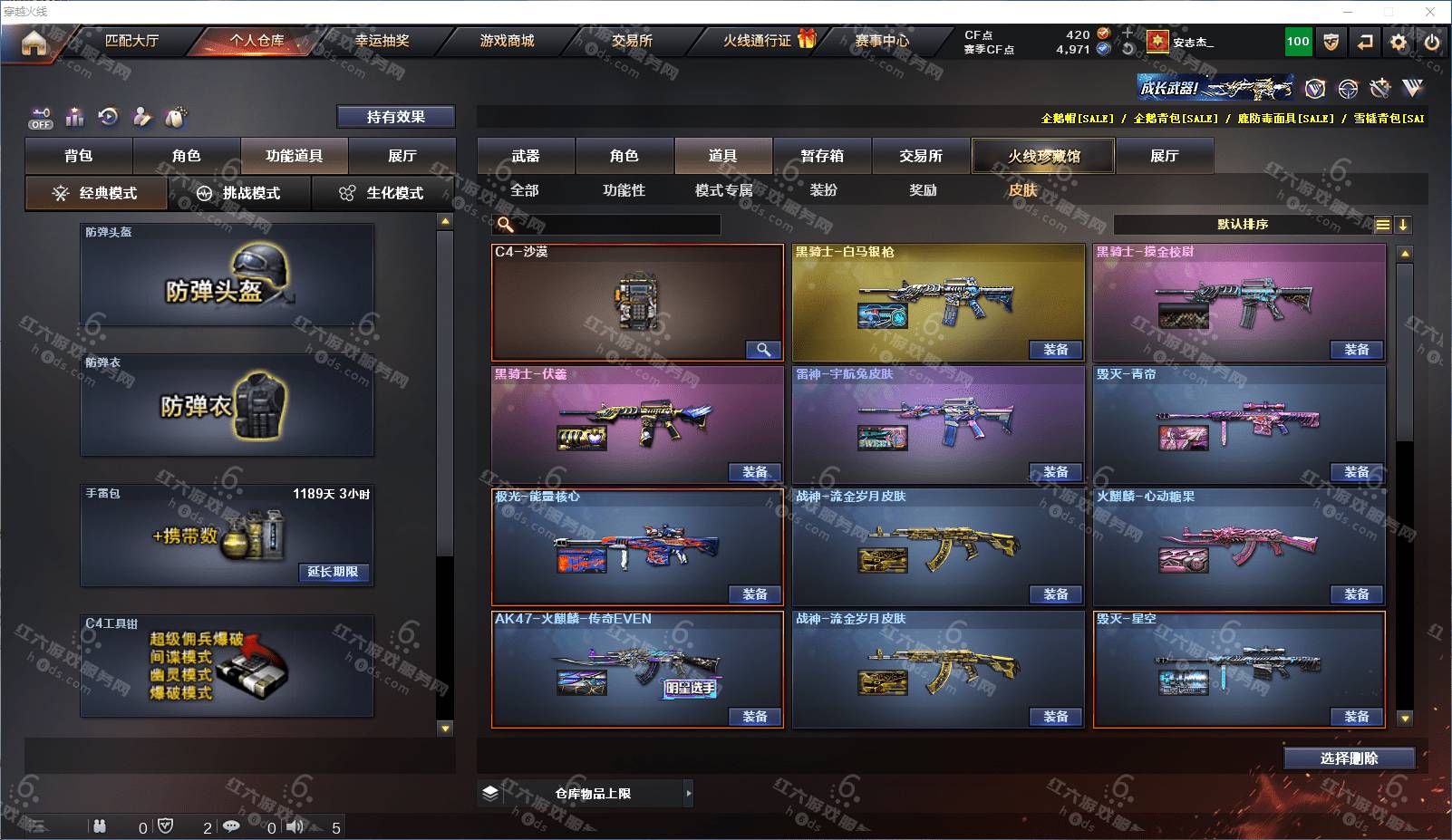Open the 默认排序 sort dropdown
The height and width of the screenshot is (840, 1452).
(1242, 225)
